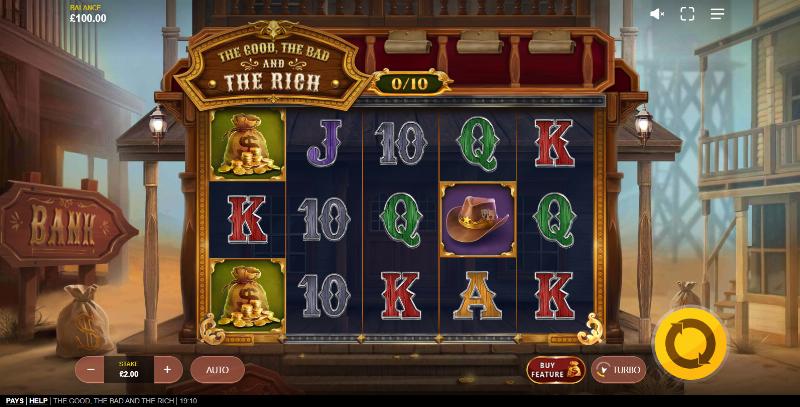Open the Pays table link
This screenshot has height=407, width=800.
pyautogui.click(x=14, y=401)
